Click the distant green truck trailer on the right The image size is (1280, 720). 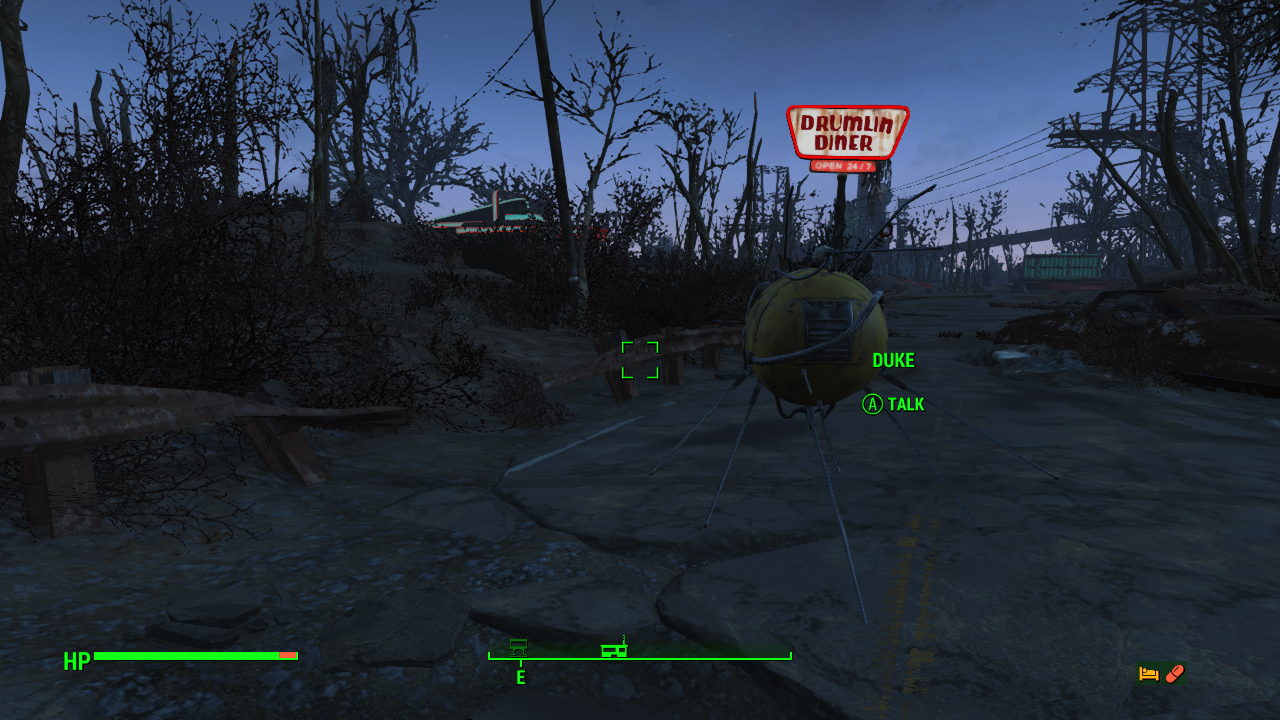[x=1063, y=265]
